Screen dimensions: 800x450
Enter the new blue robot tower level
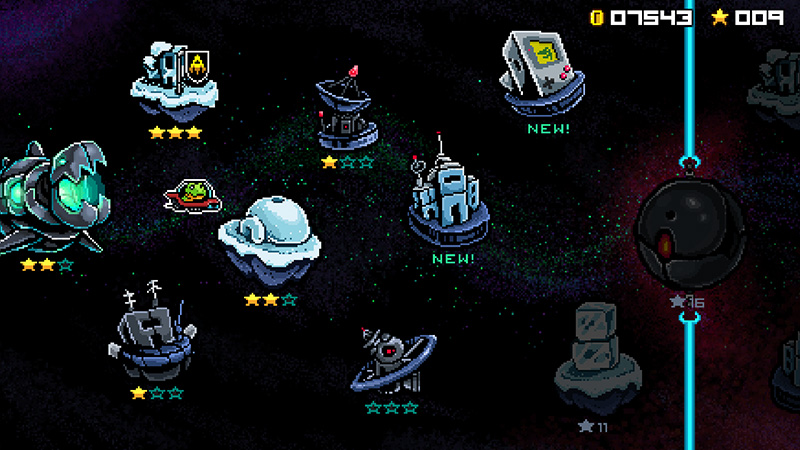coord(447,200)
